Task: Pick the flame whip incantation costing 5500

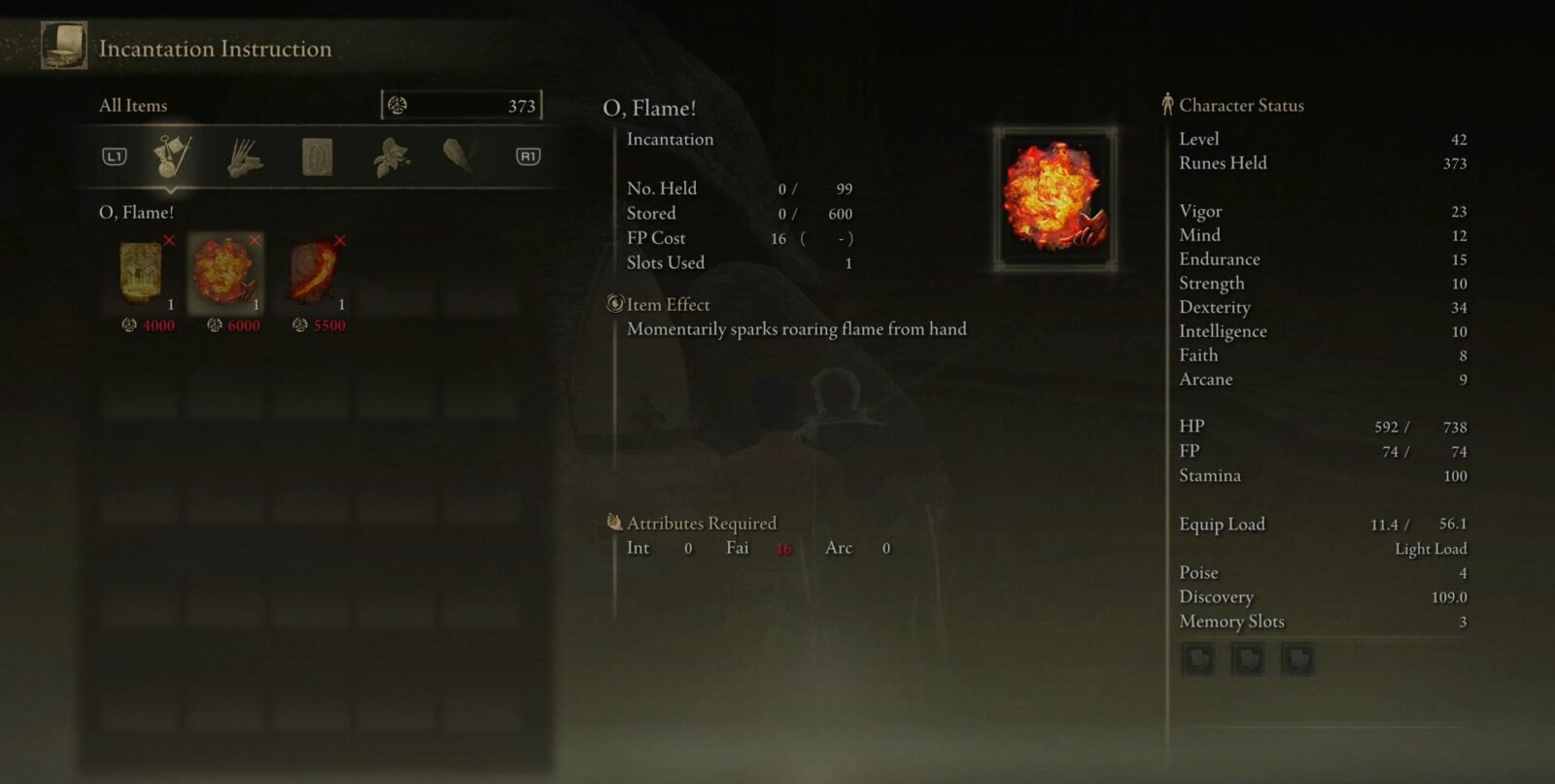Action: (313, 273)
